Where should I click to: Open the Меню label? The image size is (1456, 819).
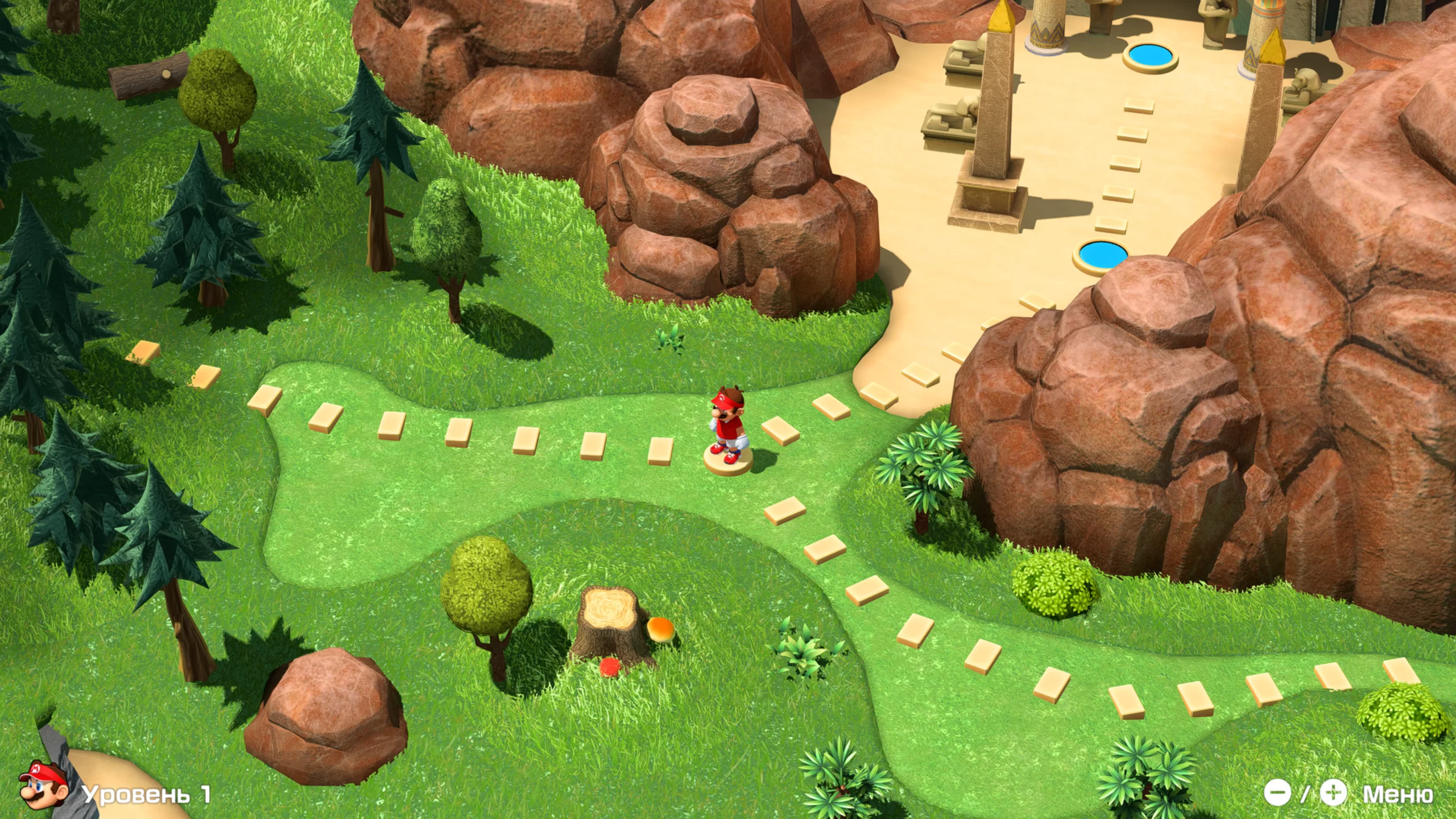pos(1397,794)
